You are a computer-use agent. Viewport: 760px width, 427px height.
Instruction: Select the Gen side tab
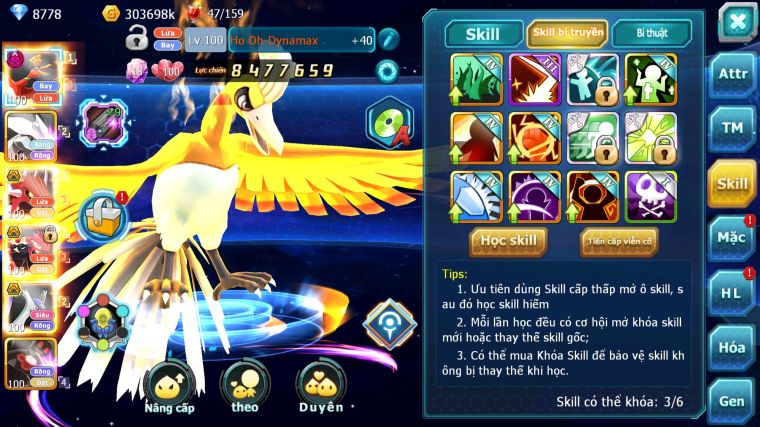(x=733, y=400)
